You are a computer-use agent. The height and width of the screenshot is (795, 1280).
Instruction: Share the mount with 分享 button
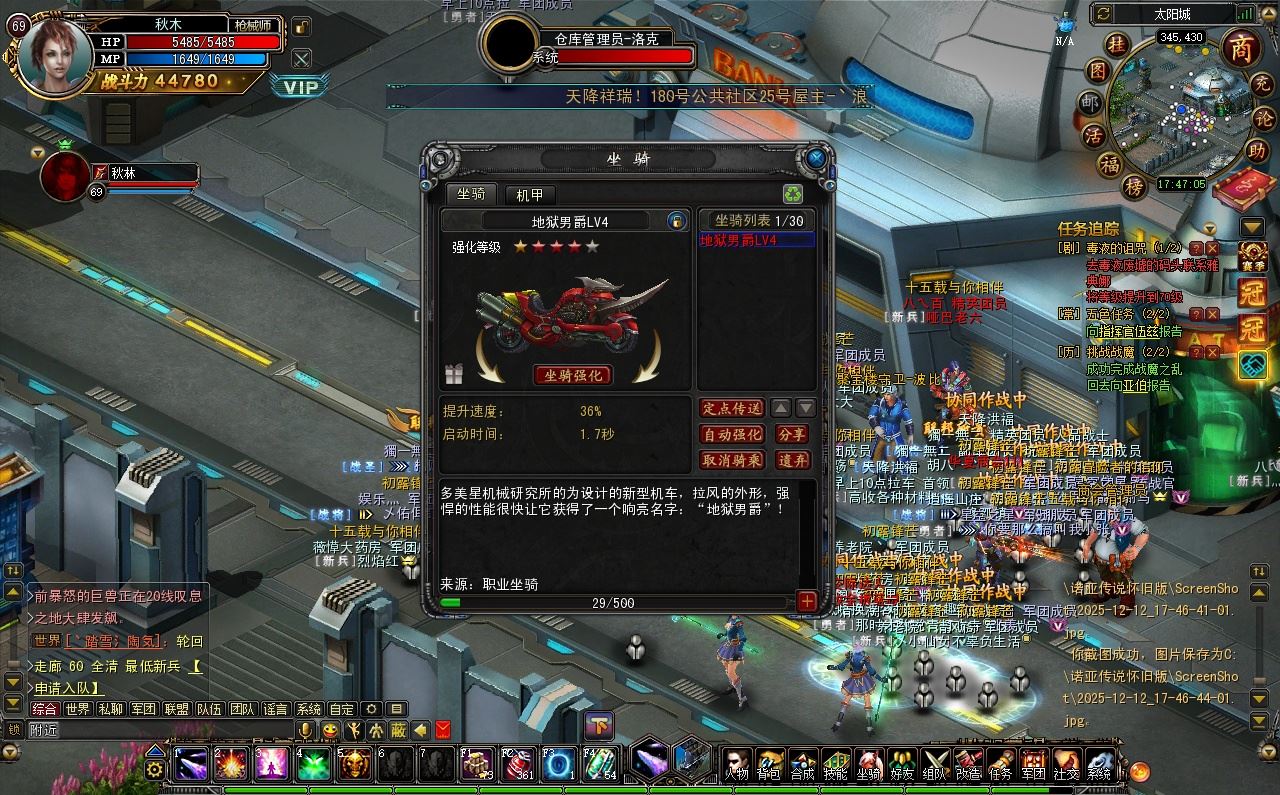(x=792, y=434)
